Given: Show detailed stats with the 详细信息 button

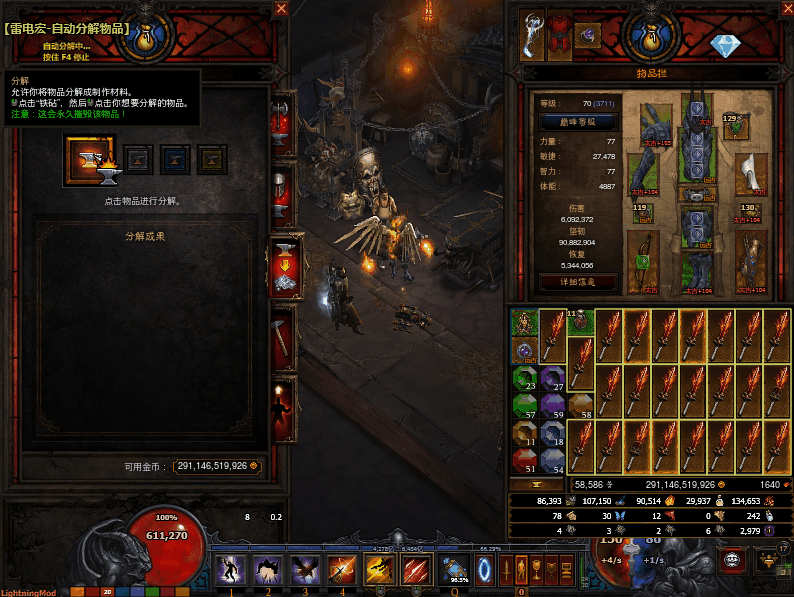Looking at the screenshot, I should [x=578, y=281].
